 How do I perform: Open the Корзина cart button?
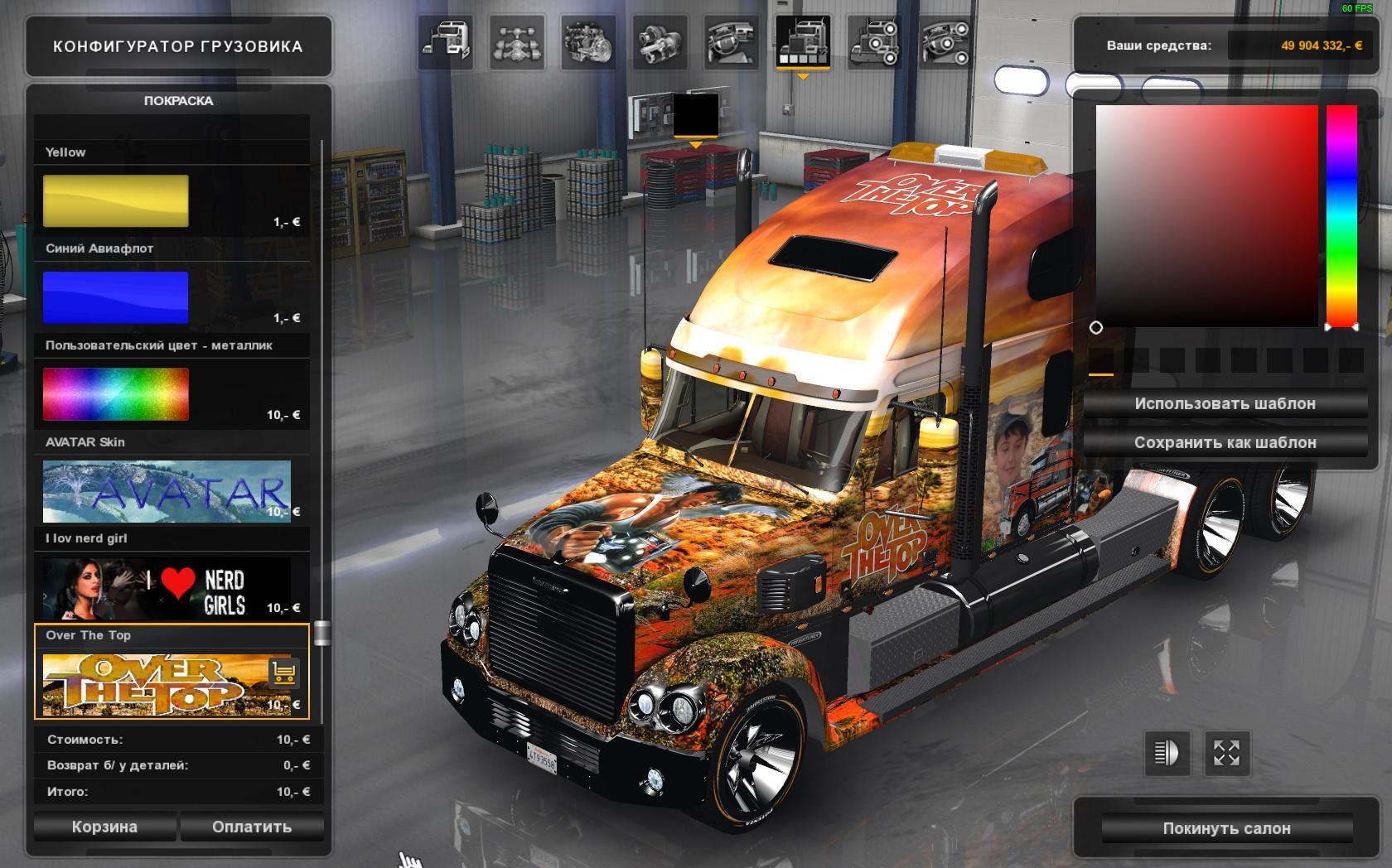point(104,827)
